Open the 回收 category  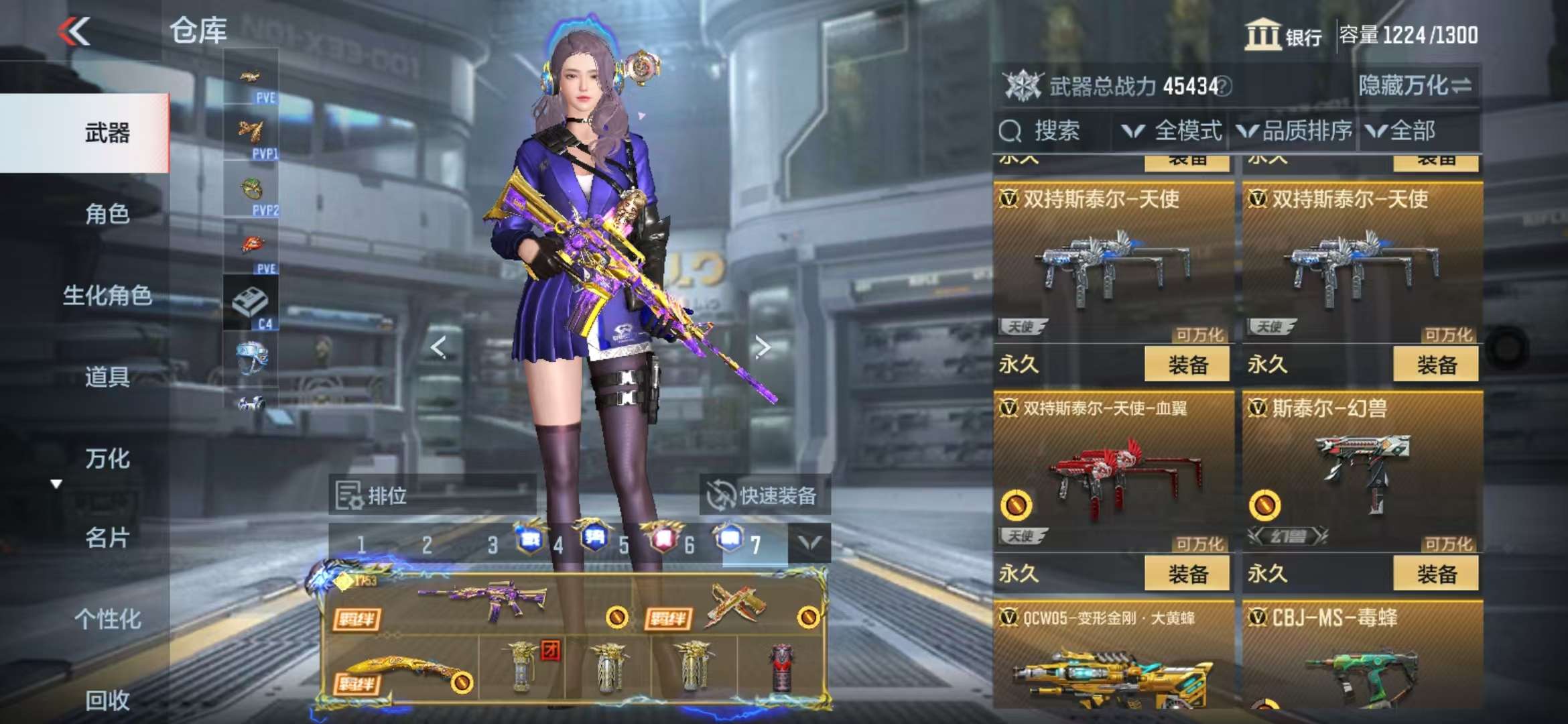(107, 700)
